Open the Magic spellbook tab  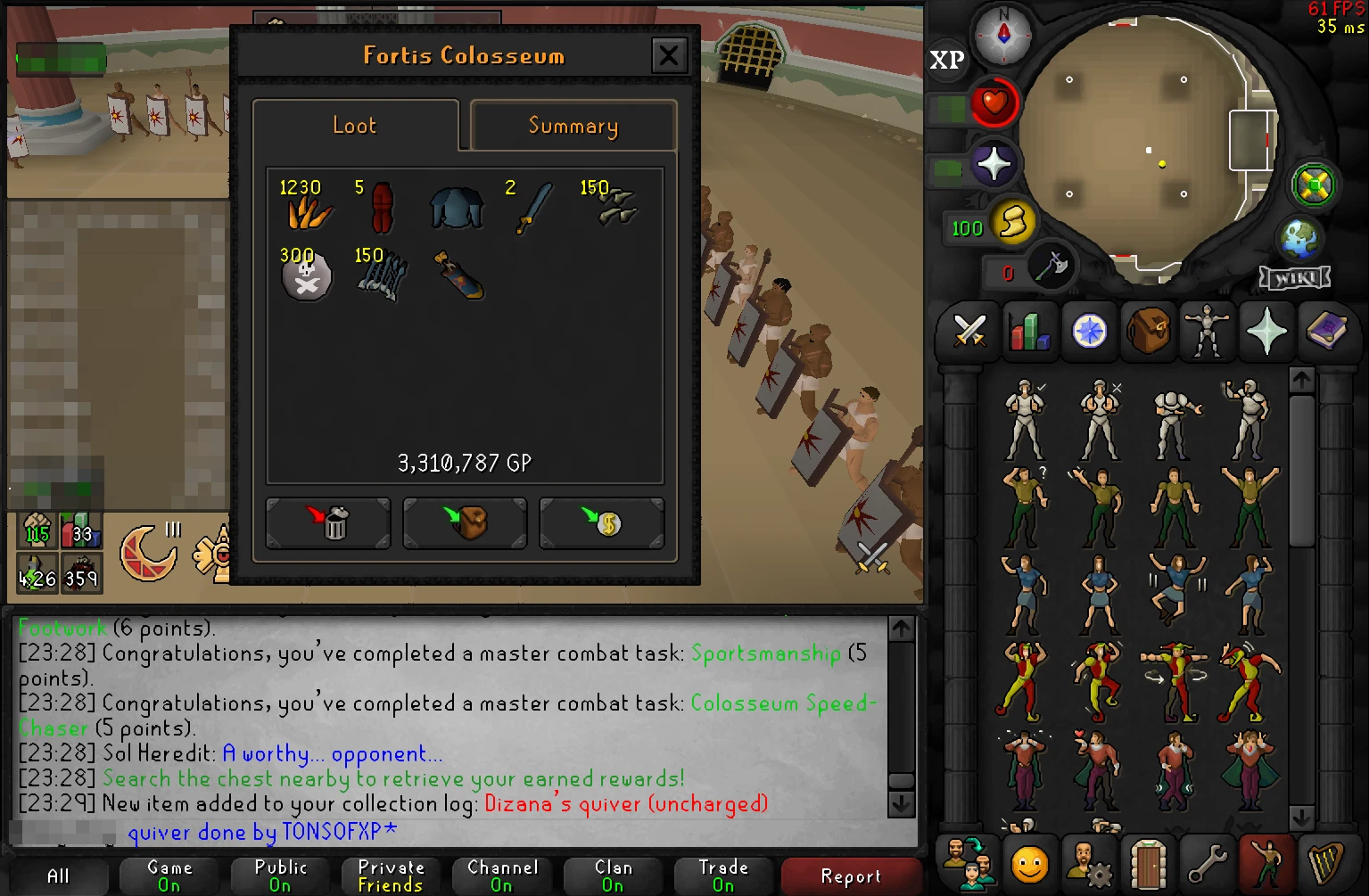click(1328, 332)
